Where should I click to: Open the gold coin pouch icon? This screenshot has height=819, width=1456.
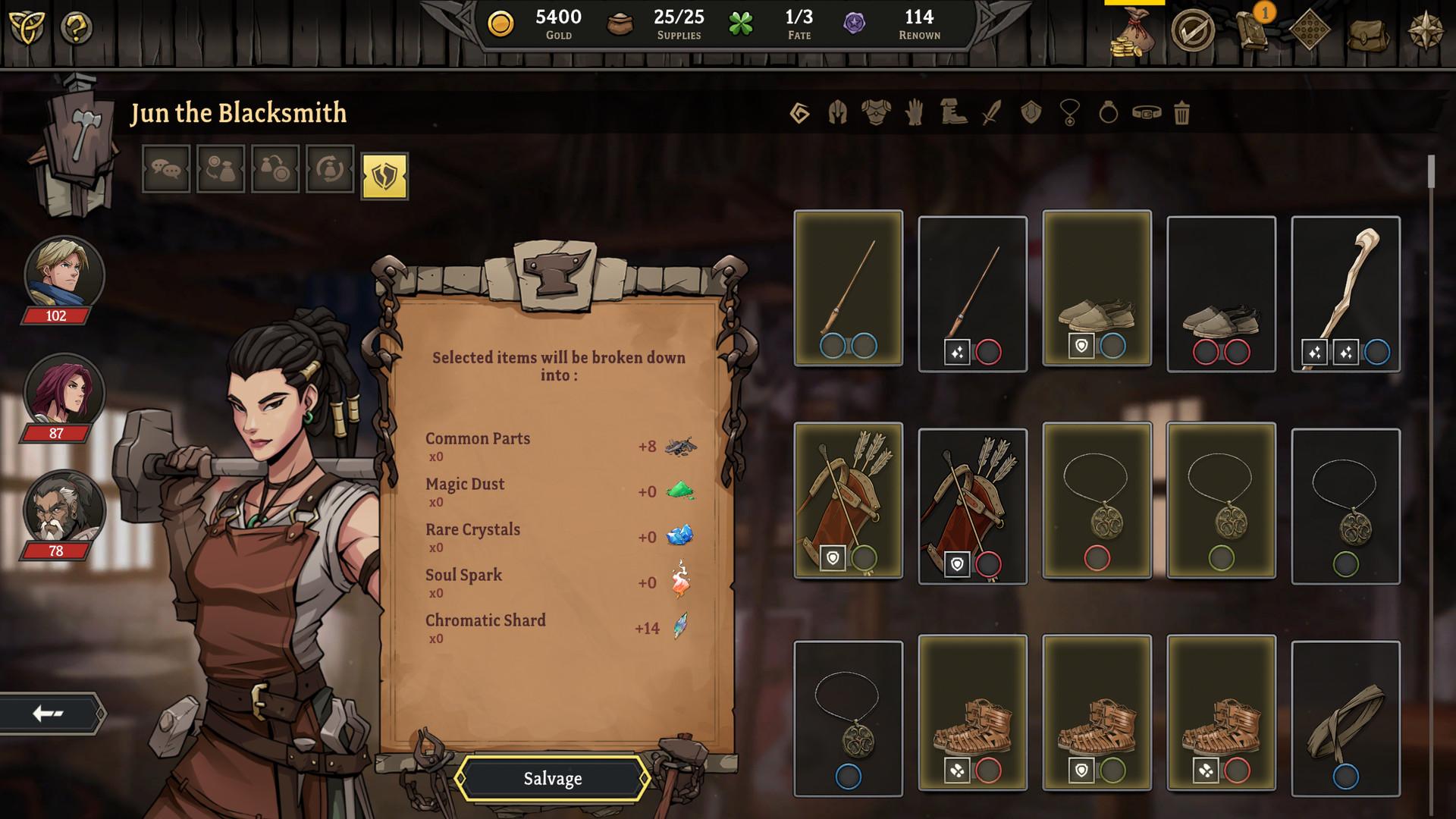(x=1134, y=32)
